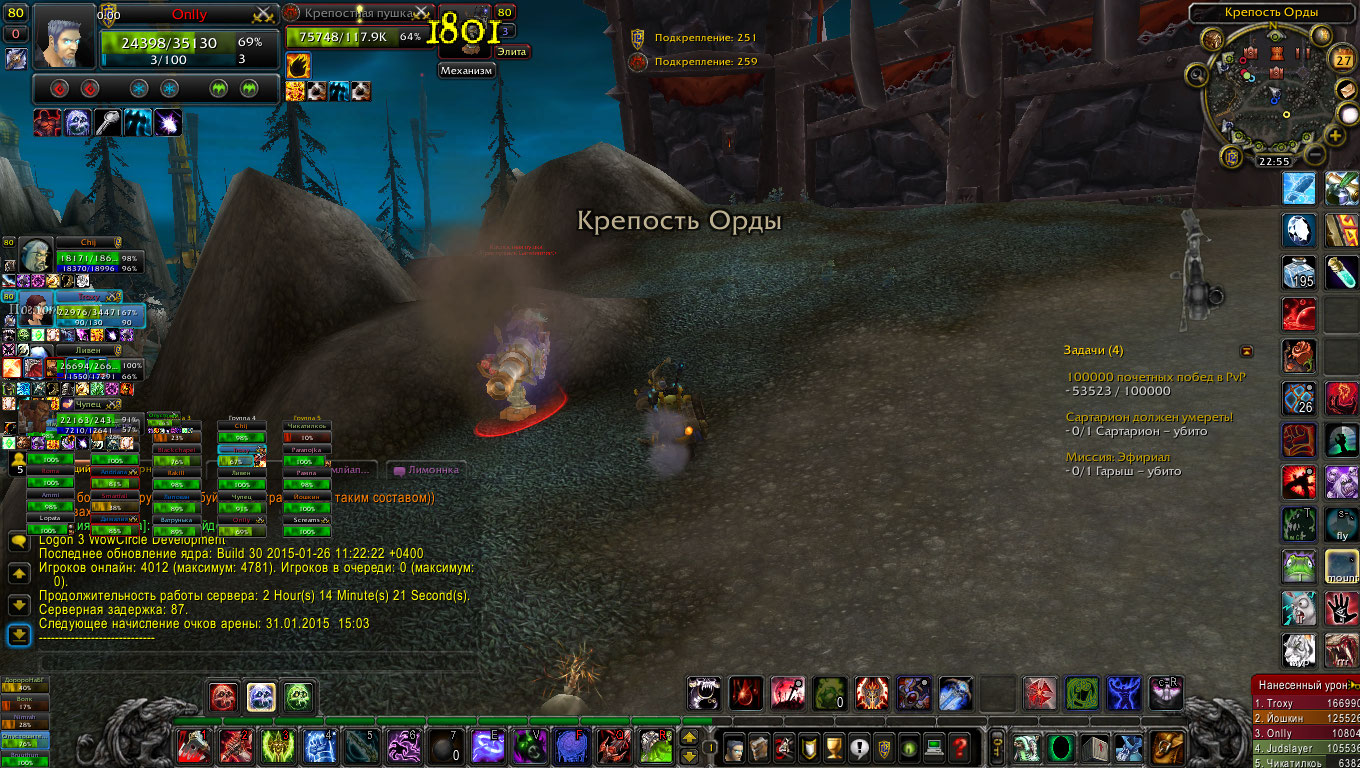
Task: Track the Сартарион должен умереть quest
Action: [x=1149, y=417]
